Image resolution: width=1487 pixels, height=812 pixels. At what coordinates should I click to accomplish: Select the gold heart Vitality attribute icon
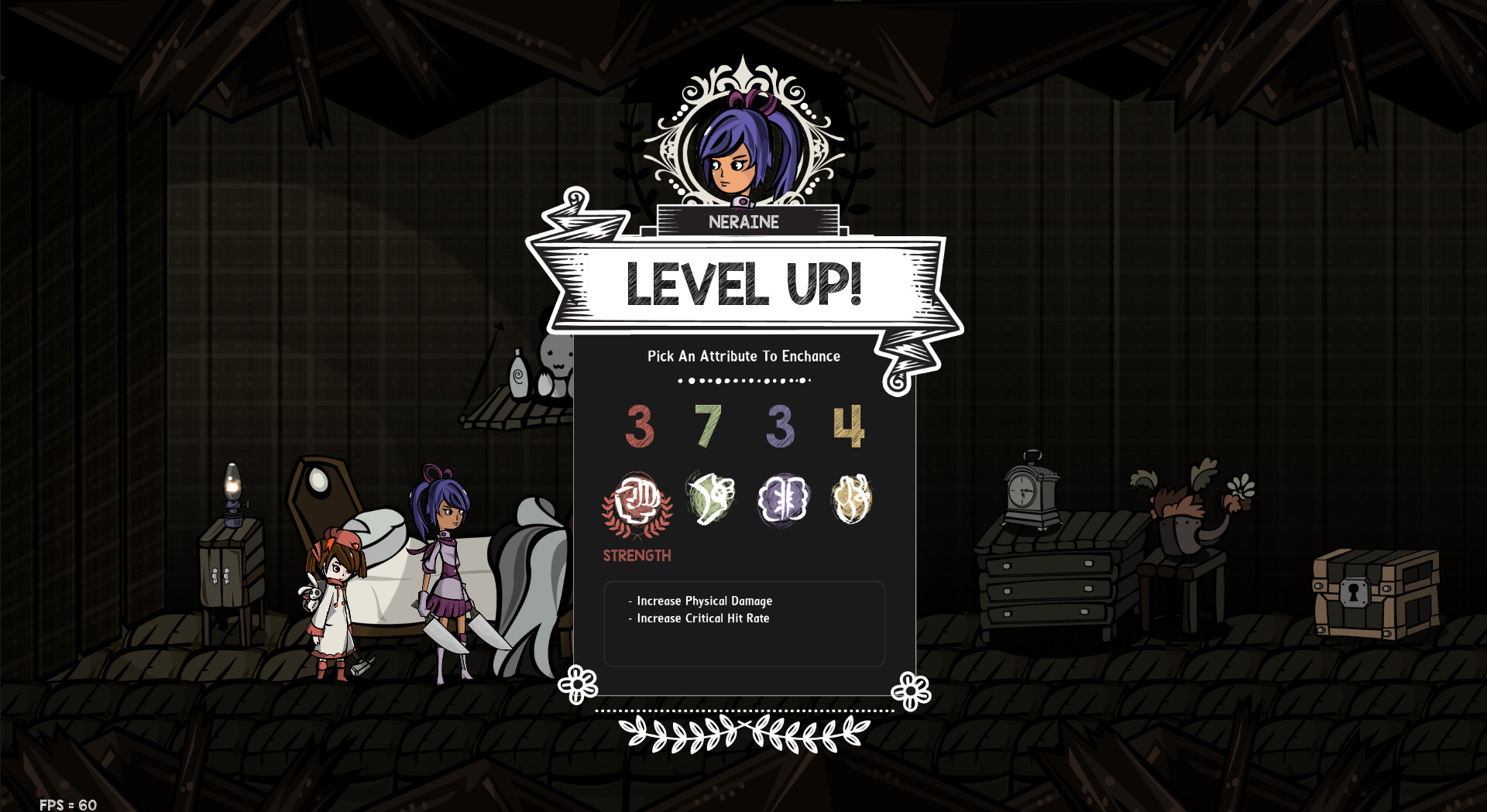(x=853, y=501)
